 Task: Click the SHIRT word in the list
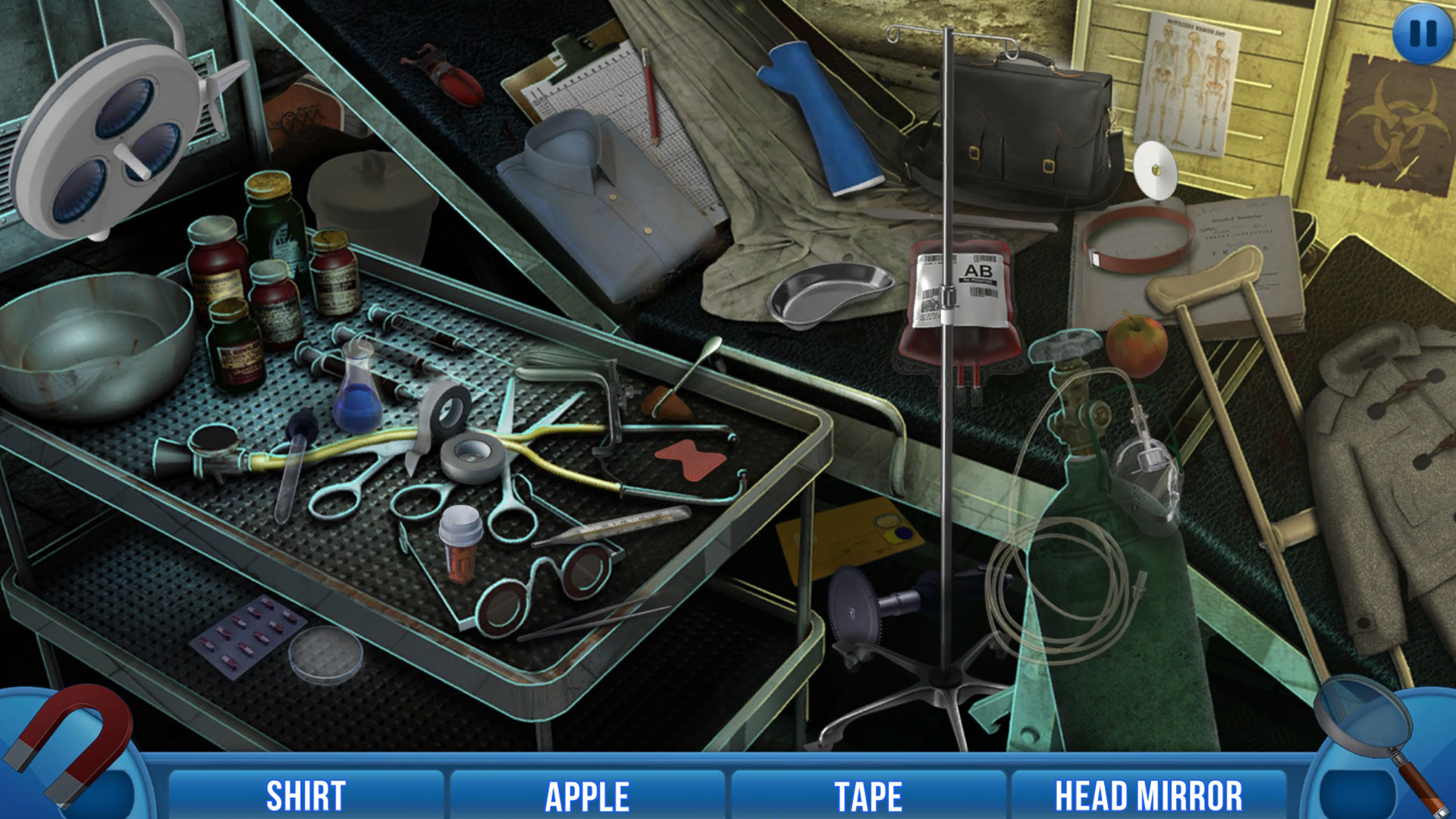pyautogui.click(x=306, y=795)
